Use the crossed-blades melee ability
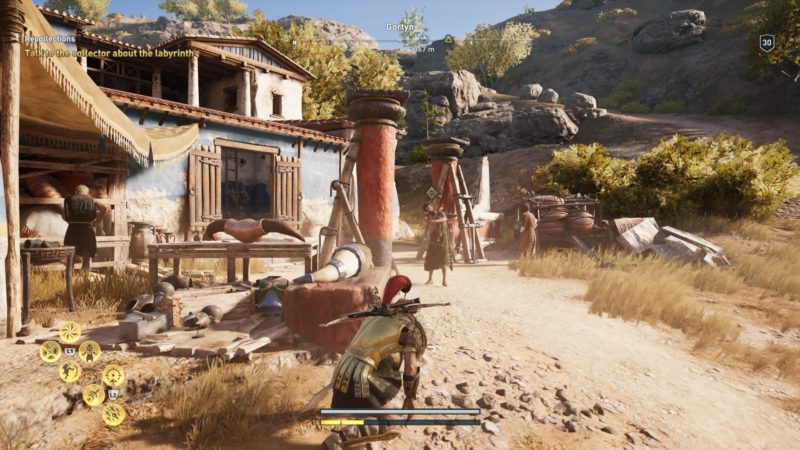 point(50,351)
